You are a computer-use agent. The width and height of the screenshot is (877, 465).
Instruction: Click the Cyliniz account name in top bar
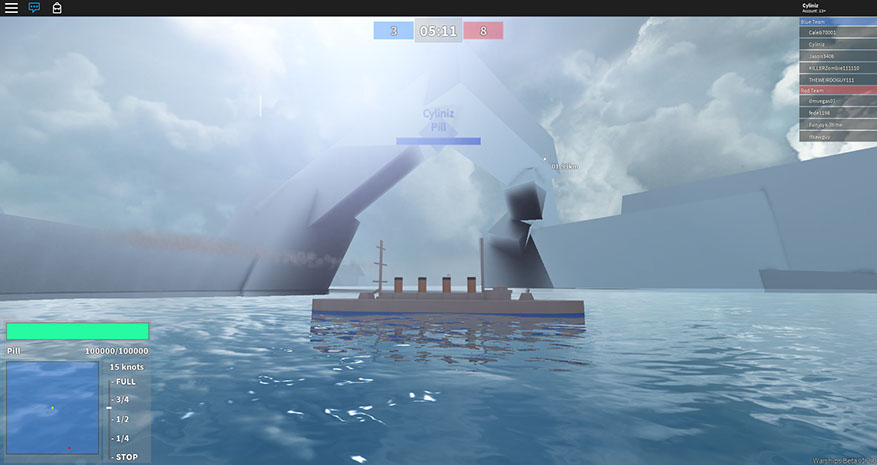point(812,5)
